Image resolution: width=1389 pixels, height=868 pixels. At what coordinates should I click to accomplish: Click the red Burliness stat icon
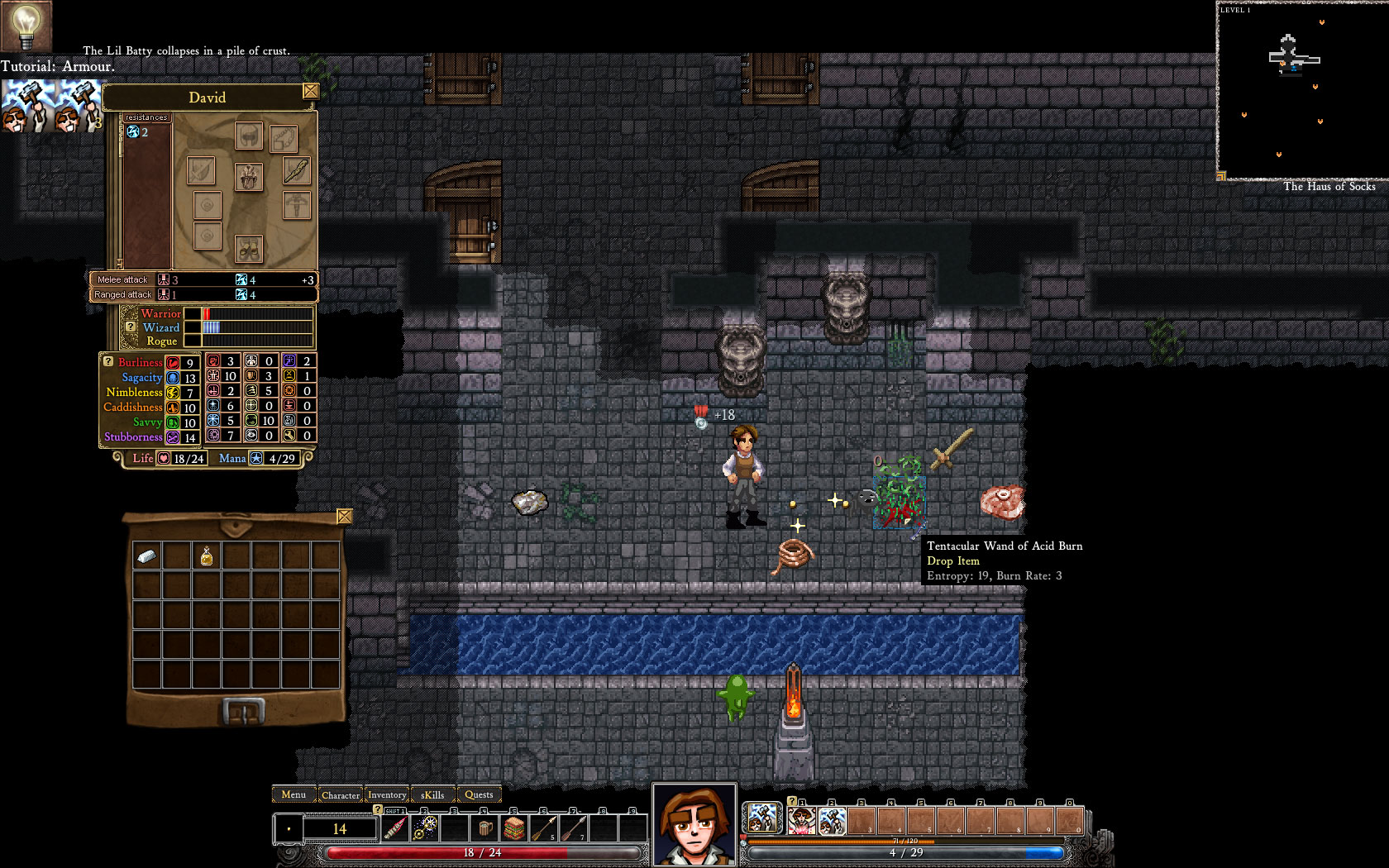(174, 362)
